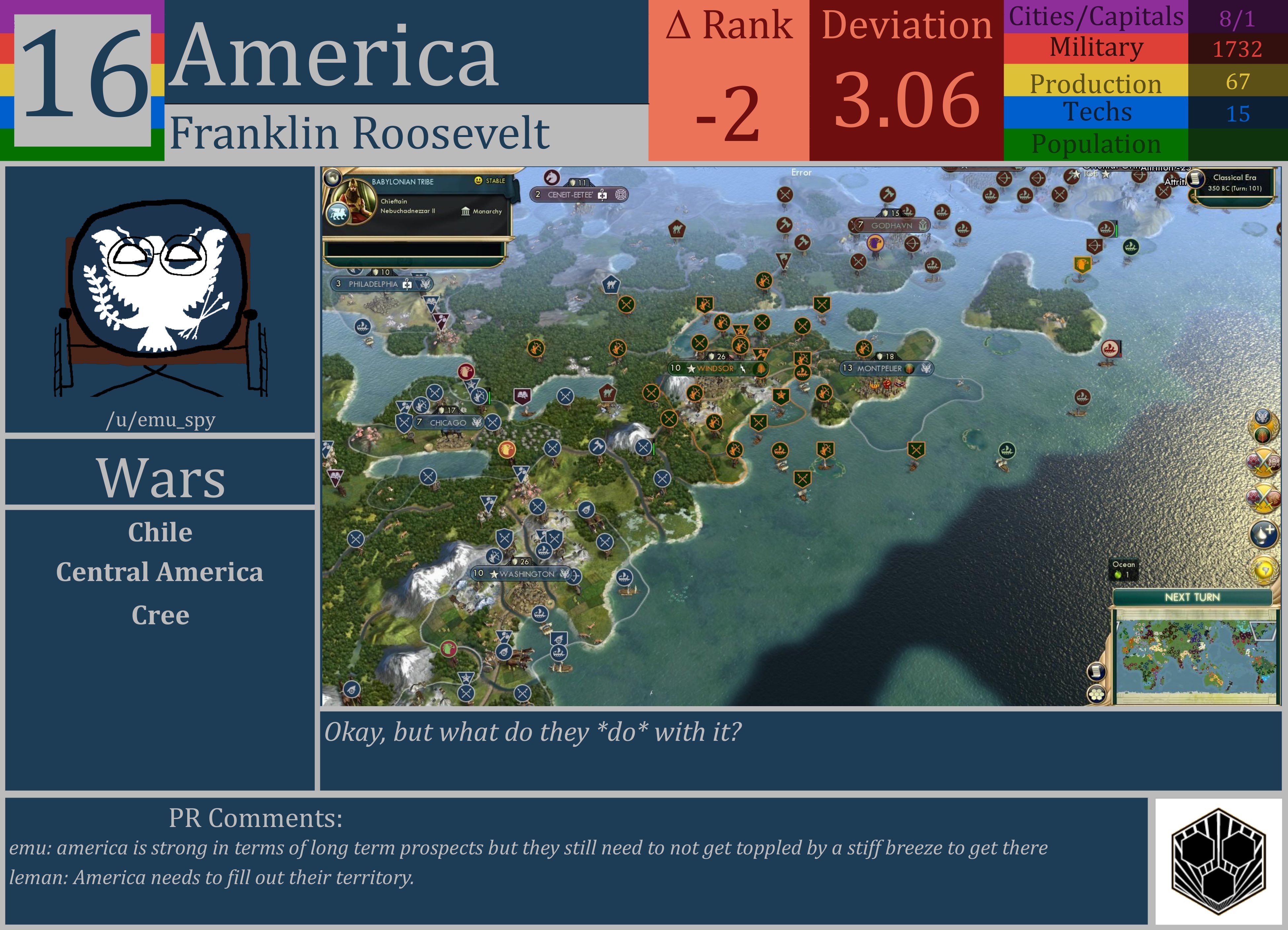
Task: Click the notification log scroll icon
Action: 1097,672
